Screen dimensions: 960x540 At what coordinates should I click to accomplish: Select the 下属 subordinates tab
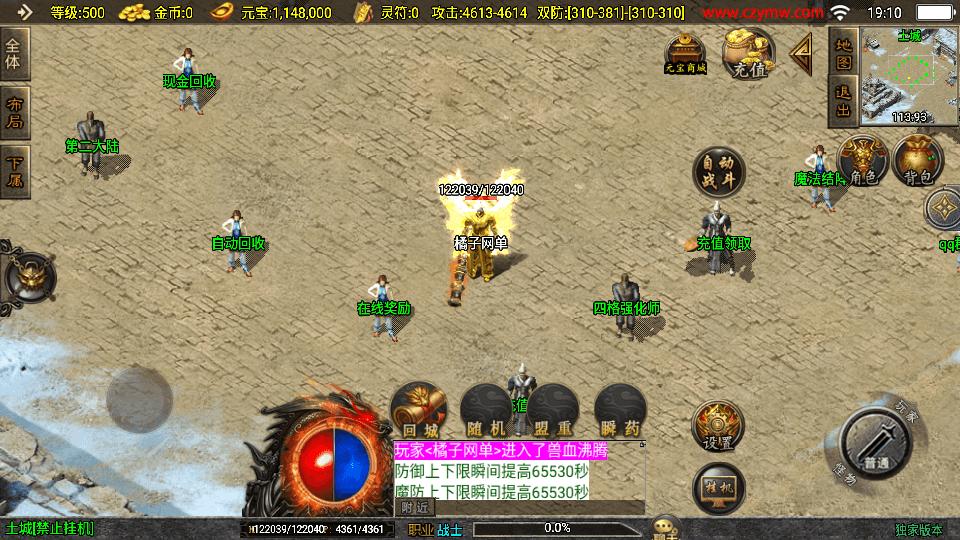coord(15,171)
